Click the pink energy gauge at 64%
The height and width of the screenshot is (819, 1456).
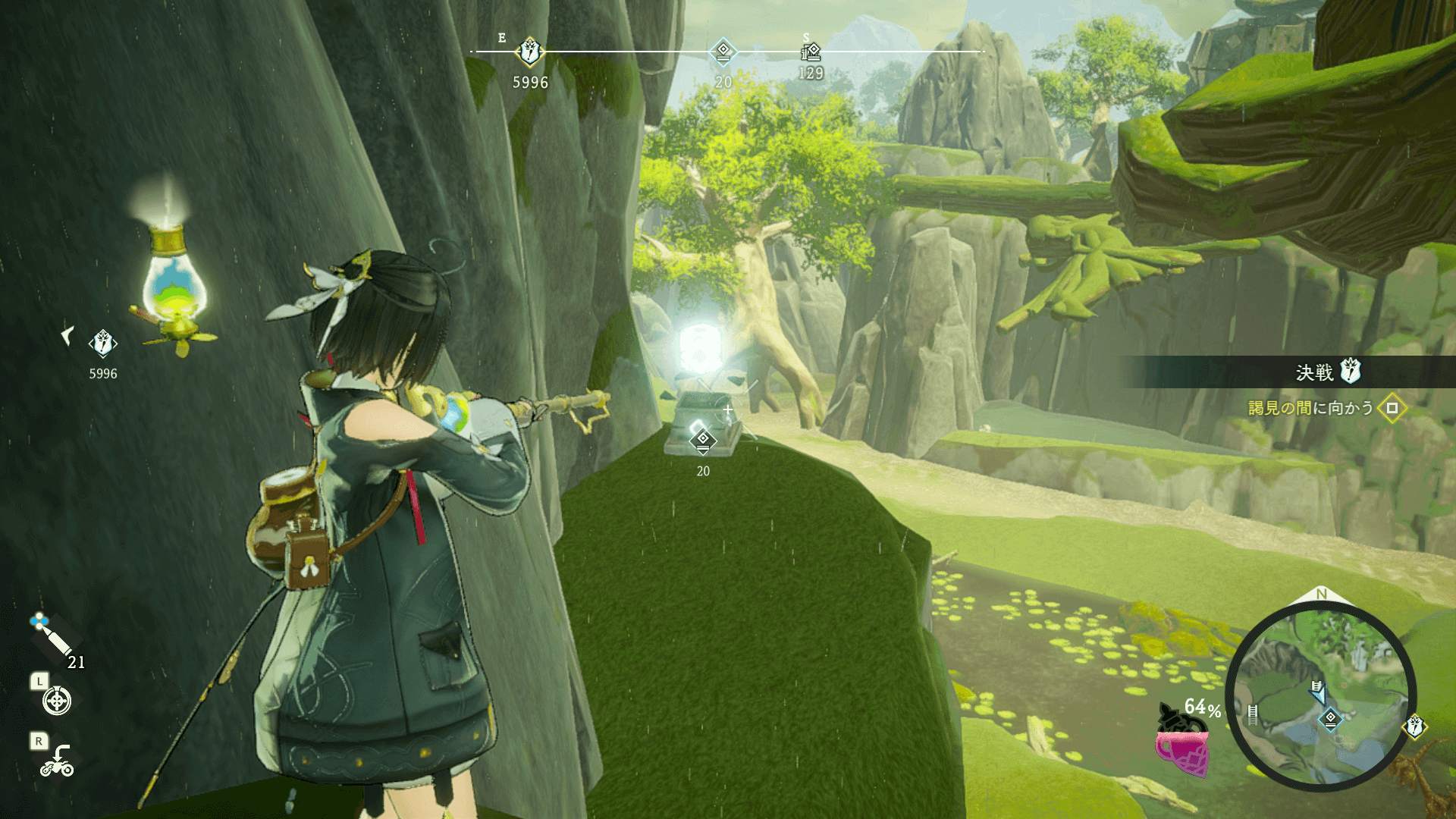click(1181, 751)
